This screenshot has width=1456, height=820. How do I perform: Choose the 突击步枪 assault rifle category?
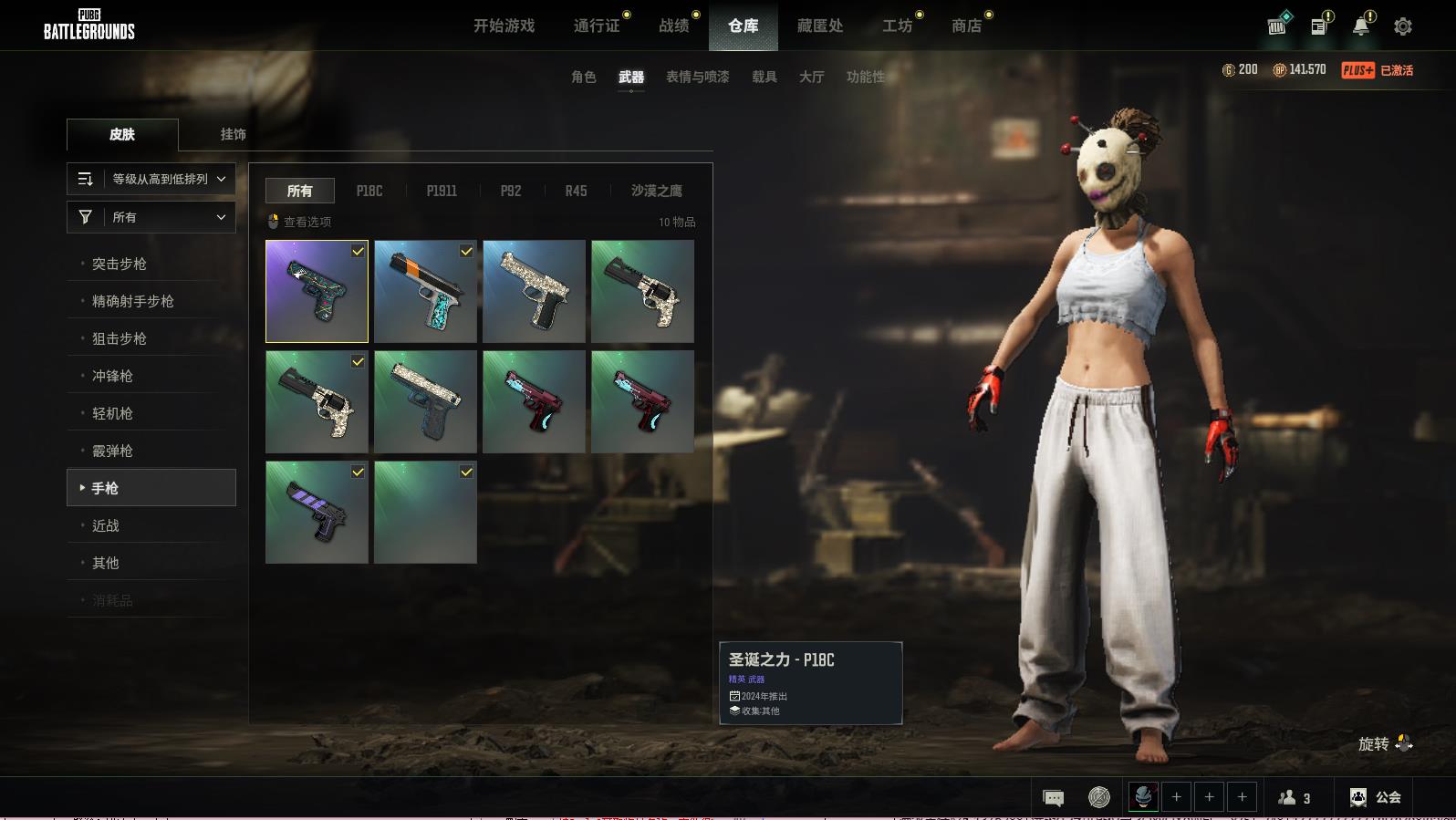[119, 264]
